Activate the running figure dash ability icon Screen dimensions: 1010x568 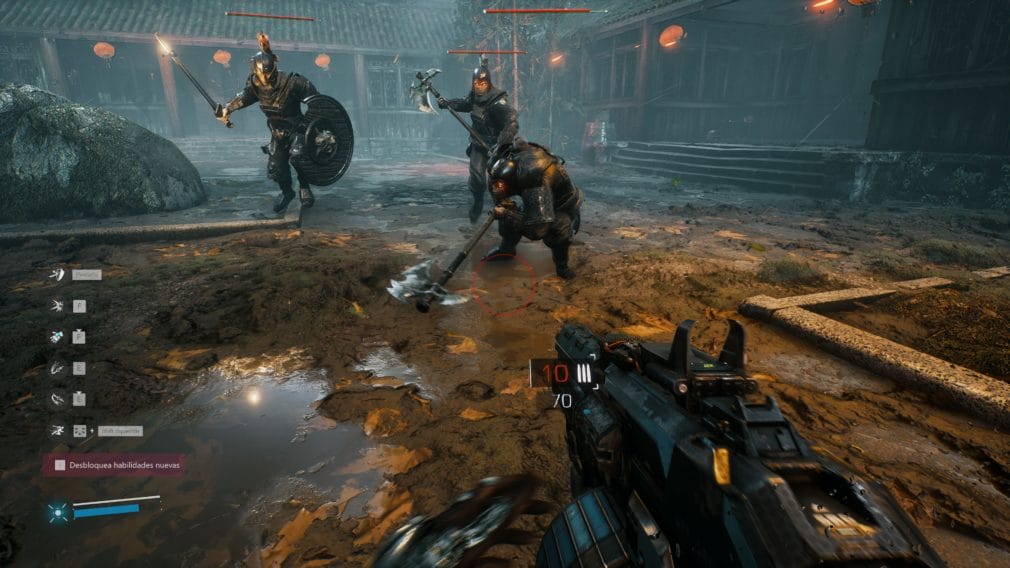coord(58,430)
